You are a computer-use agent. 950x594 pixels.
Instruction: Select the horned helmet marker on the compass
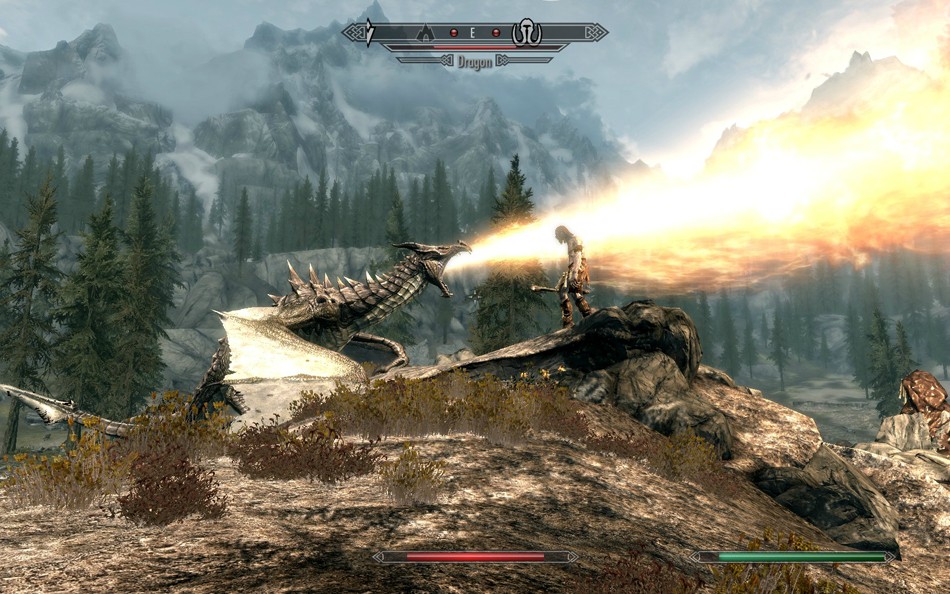tap(526, 34)
